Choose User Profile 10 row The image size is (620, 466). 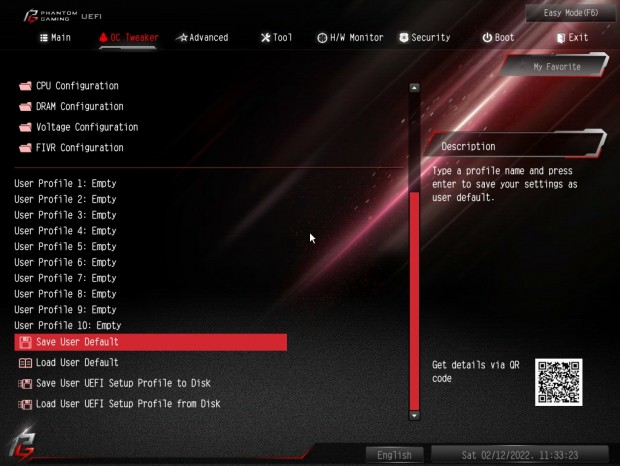(x=68, y=326)
